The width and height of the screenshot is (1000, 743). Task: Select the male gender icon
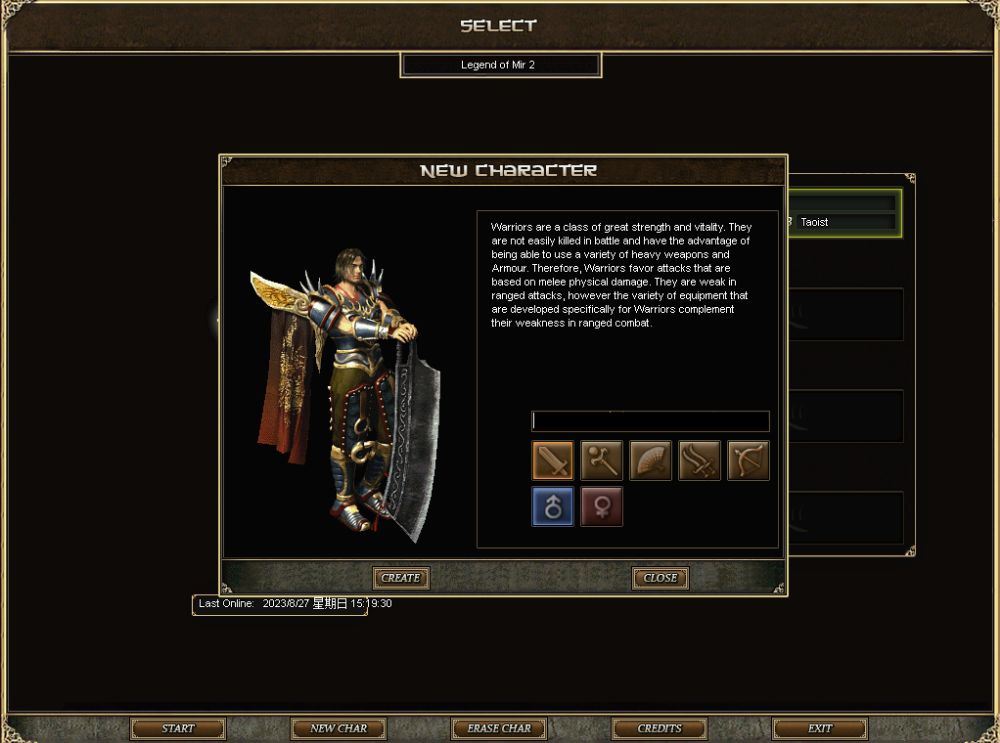[553, 507]
